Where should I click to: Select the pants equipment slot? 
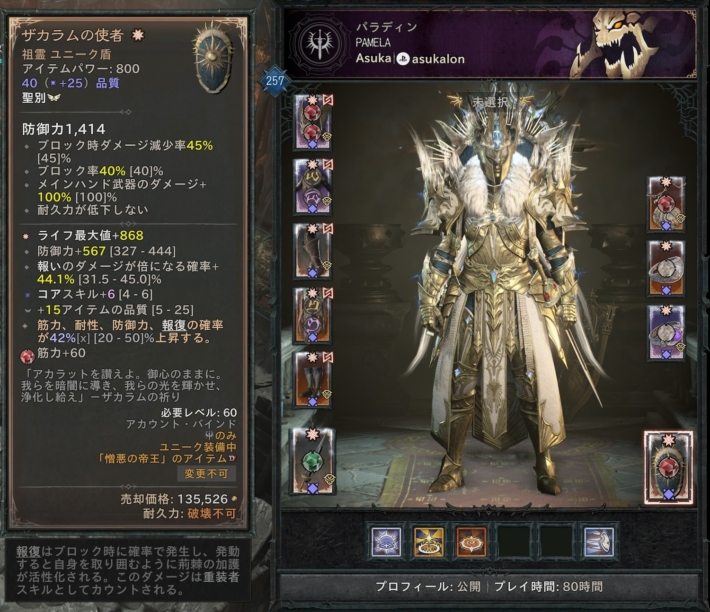pyautogui.click(x=308, y=314)
